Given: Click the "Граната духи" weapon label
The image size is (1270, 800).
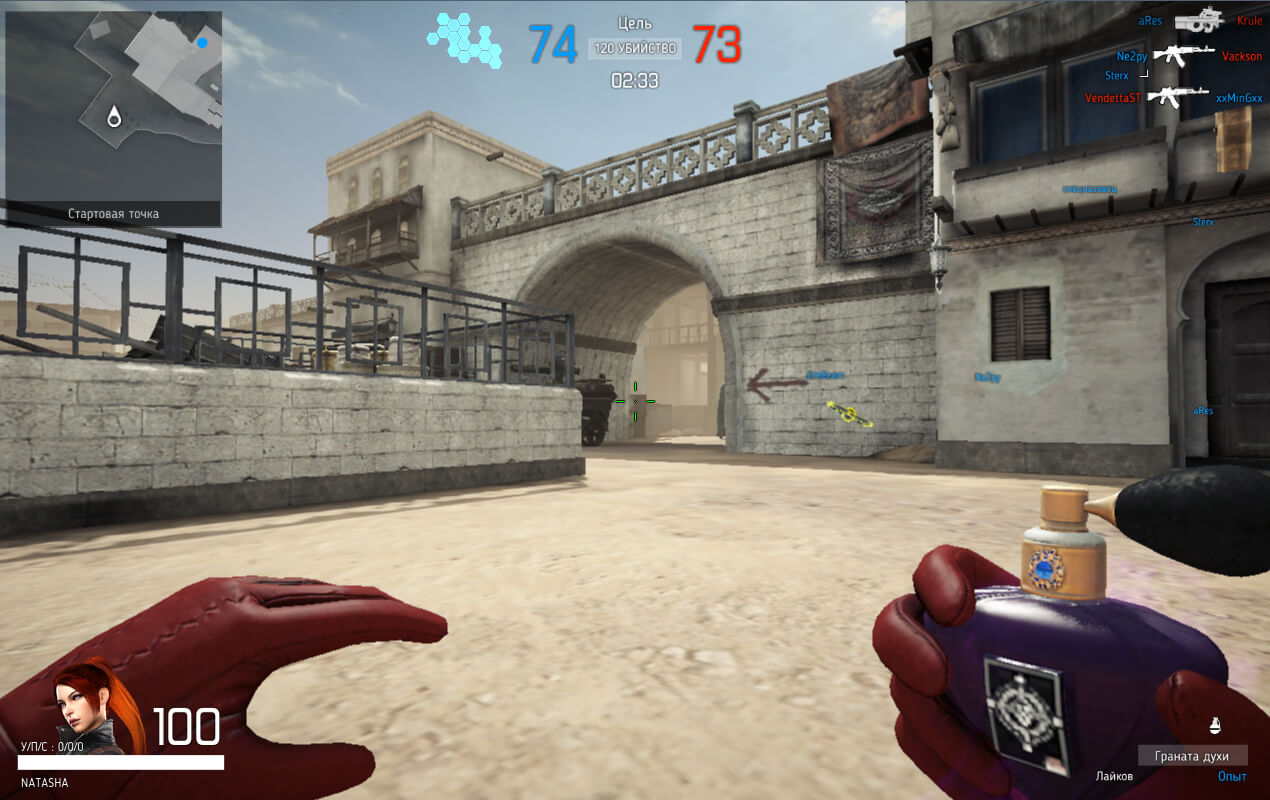Looking at the screenshot, I should click(1192, 756).
